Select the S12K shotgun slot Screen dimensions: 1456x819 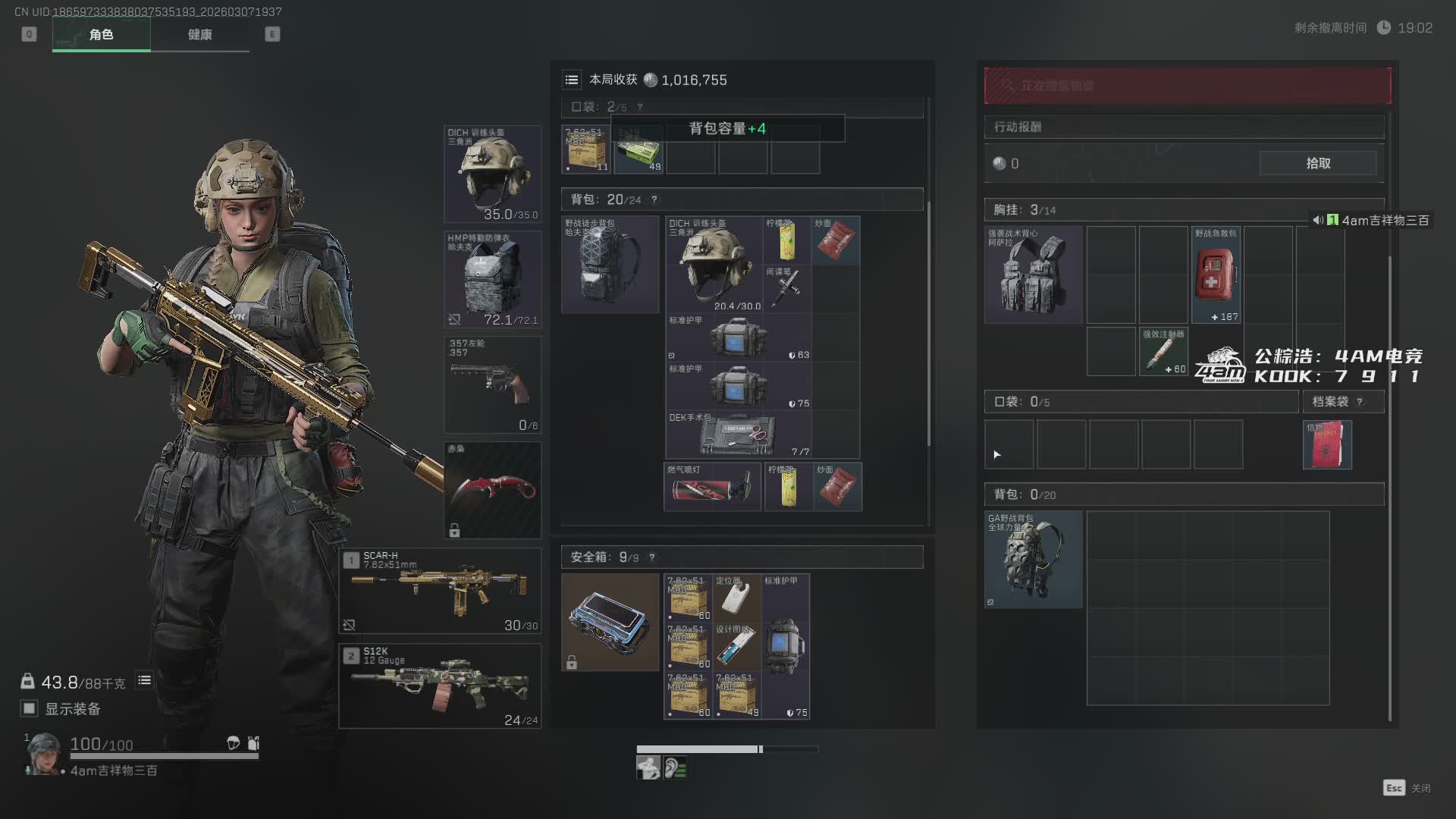tap(440, 686)
